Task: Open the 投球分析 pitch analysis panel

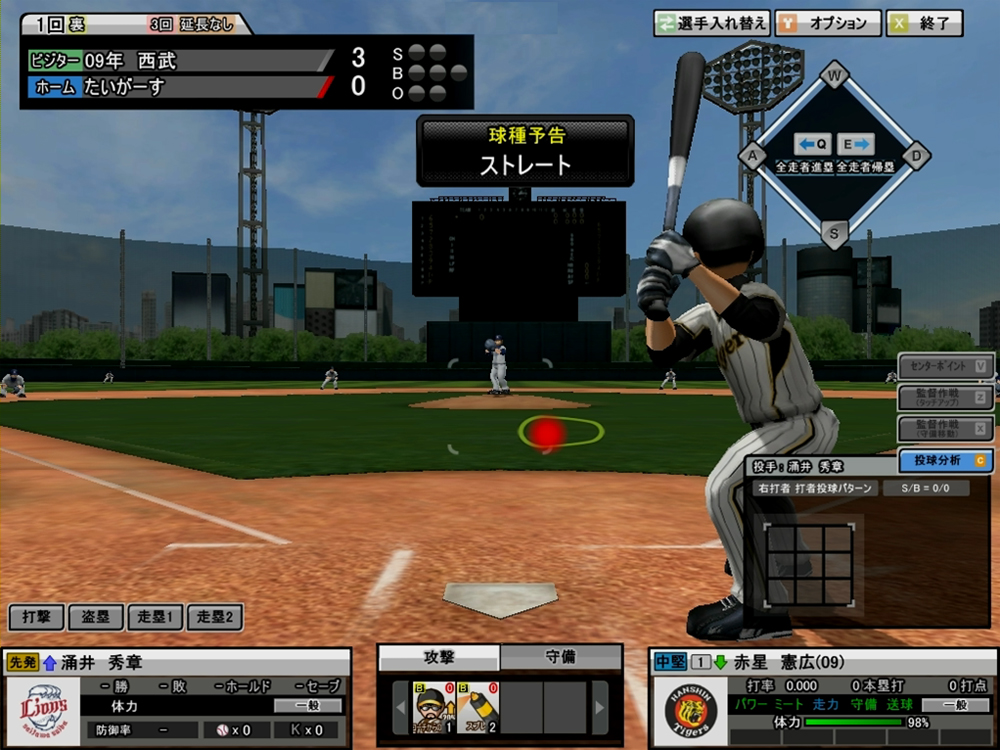Action: [x=945, y=460]
